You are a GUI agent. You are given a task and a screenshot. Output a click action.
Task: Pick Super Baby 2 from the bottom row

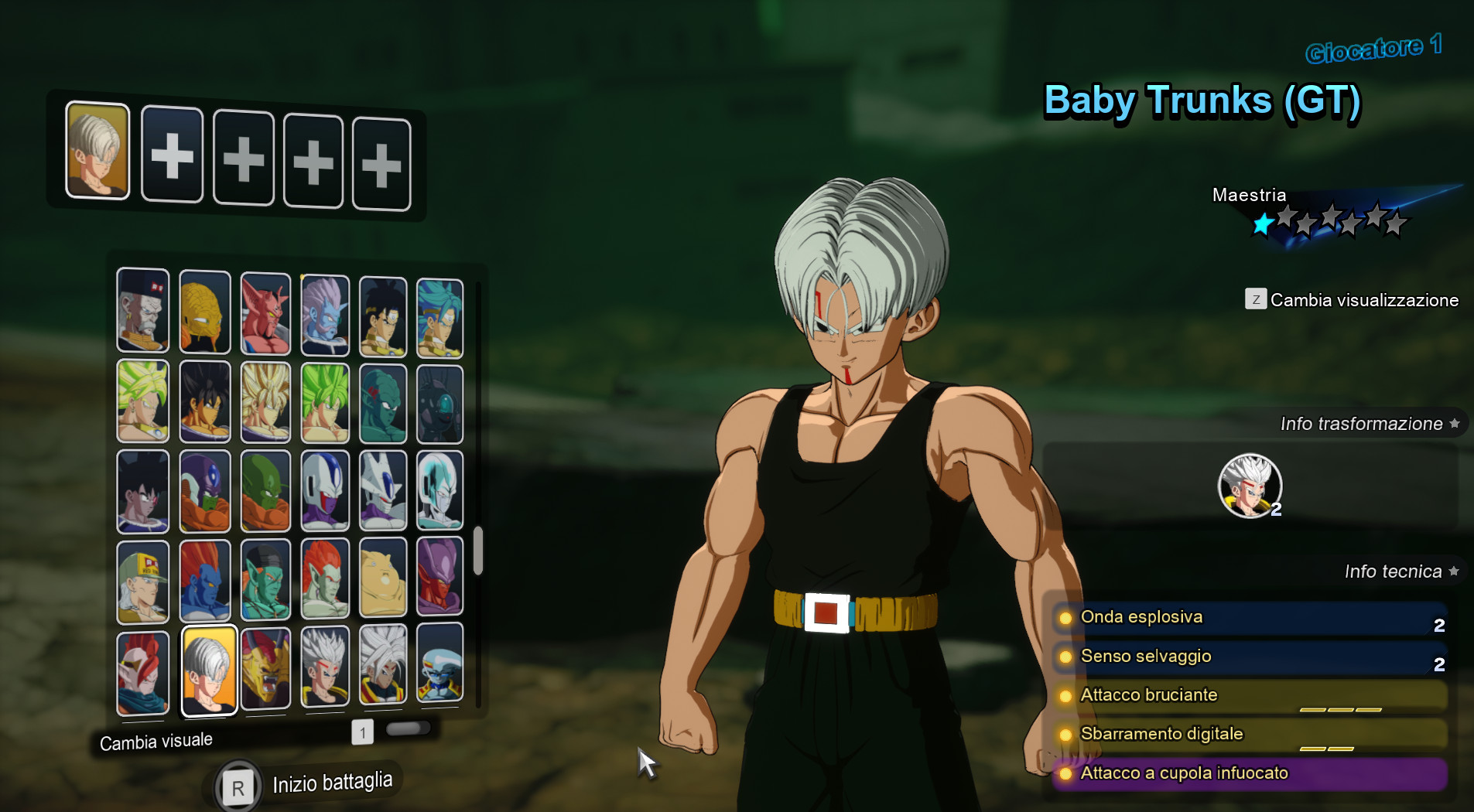coord(383,671)
